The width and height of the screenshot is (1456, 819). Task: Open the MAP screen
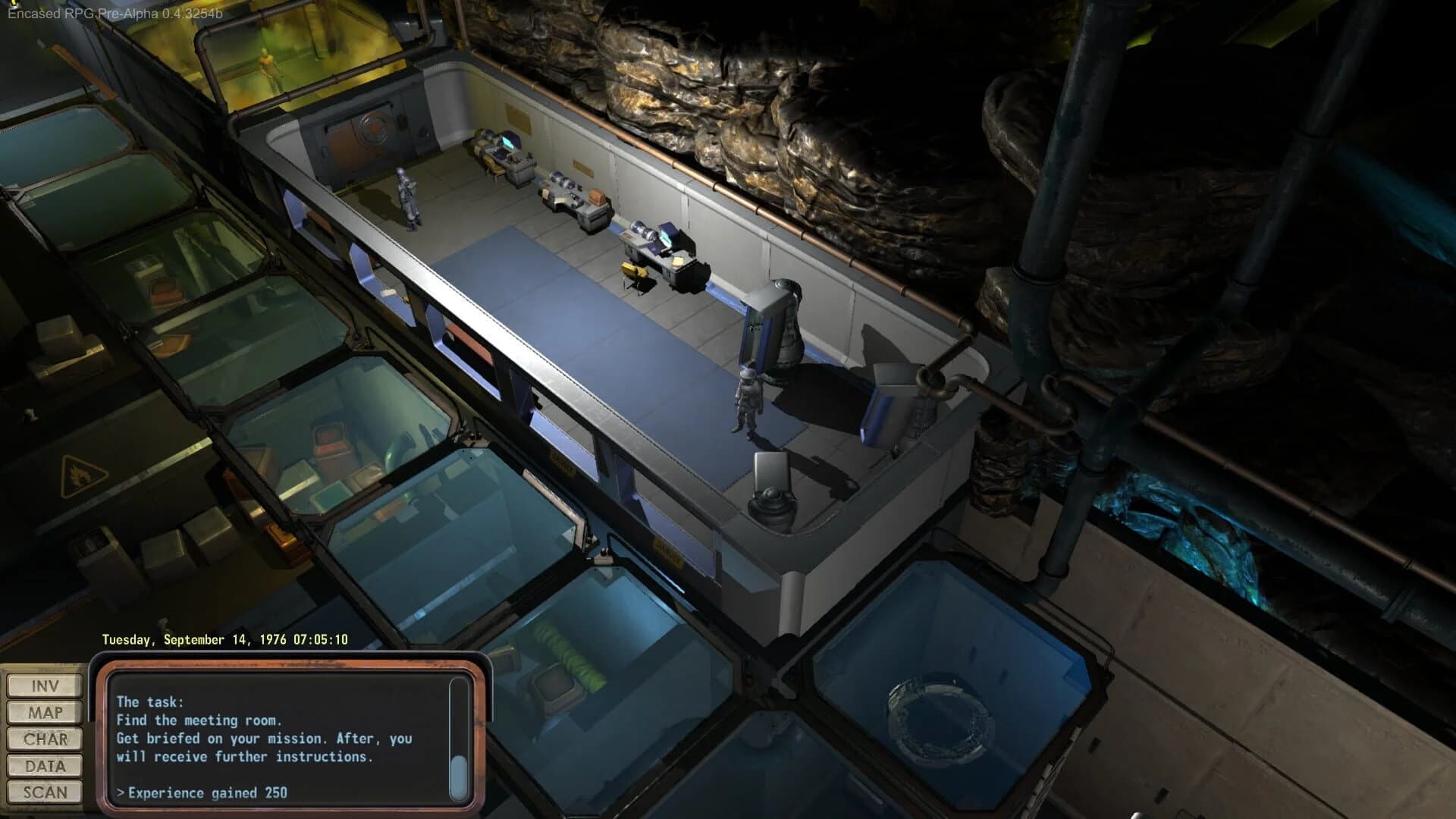pyautogui.click(x=43, y=712)
